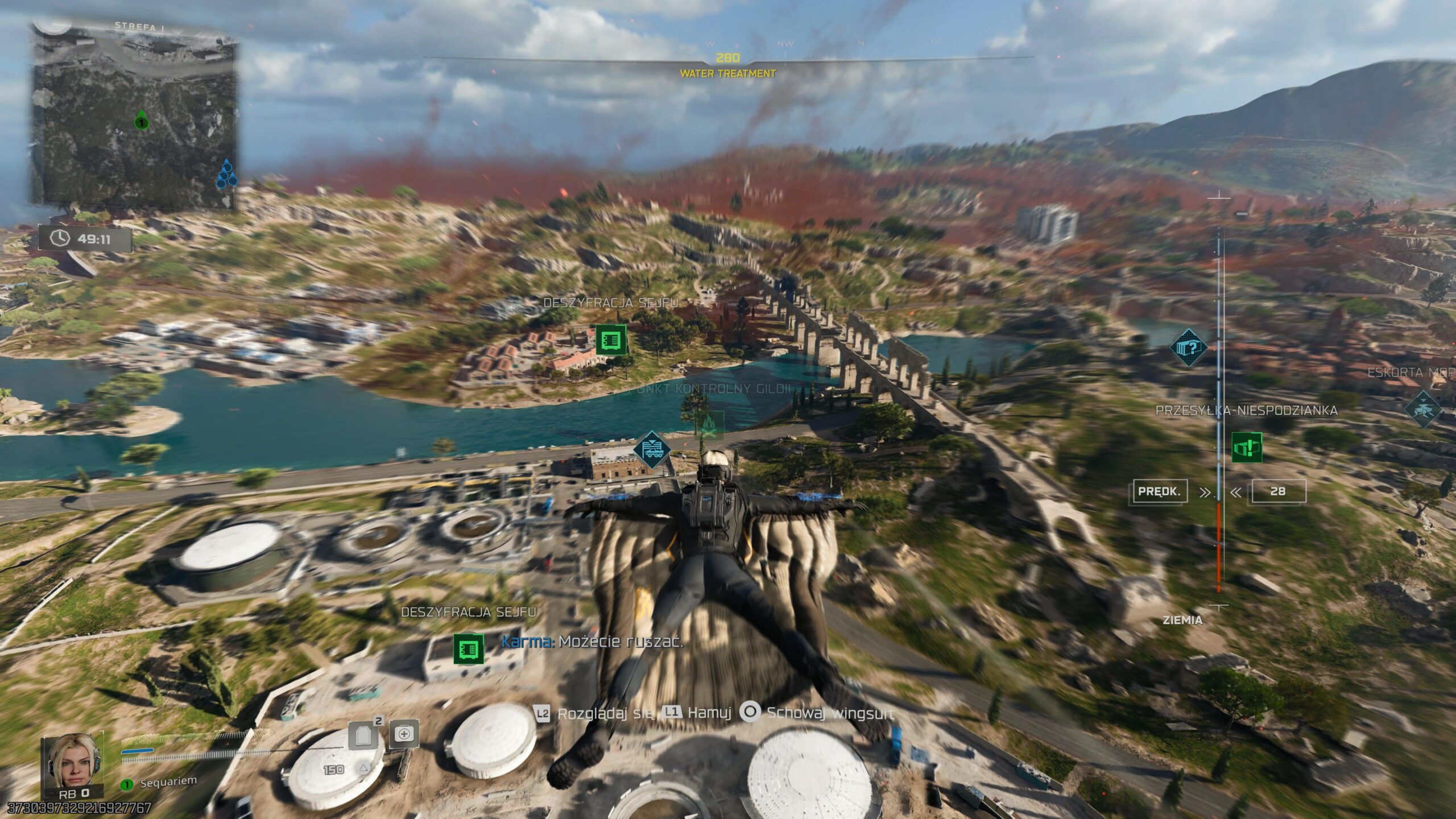Choose the blue train cargo objective marker

point(652,449)
